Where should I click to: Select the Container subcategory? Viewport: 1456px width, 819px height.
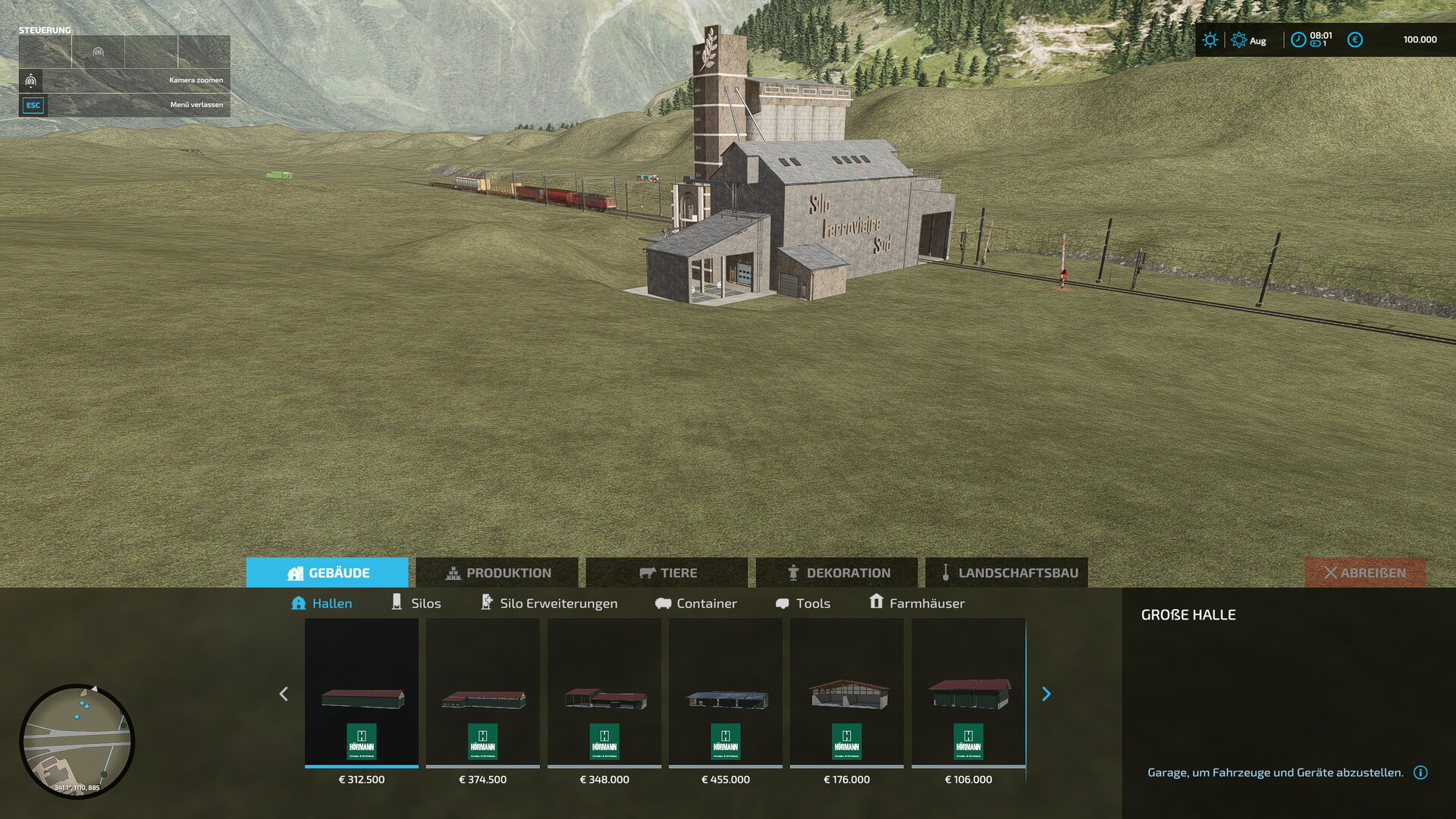696,603
